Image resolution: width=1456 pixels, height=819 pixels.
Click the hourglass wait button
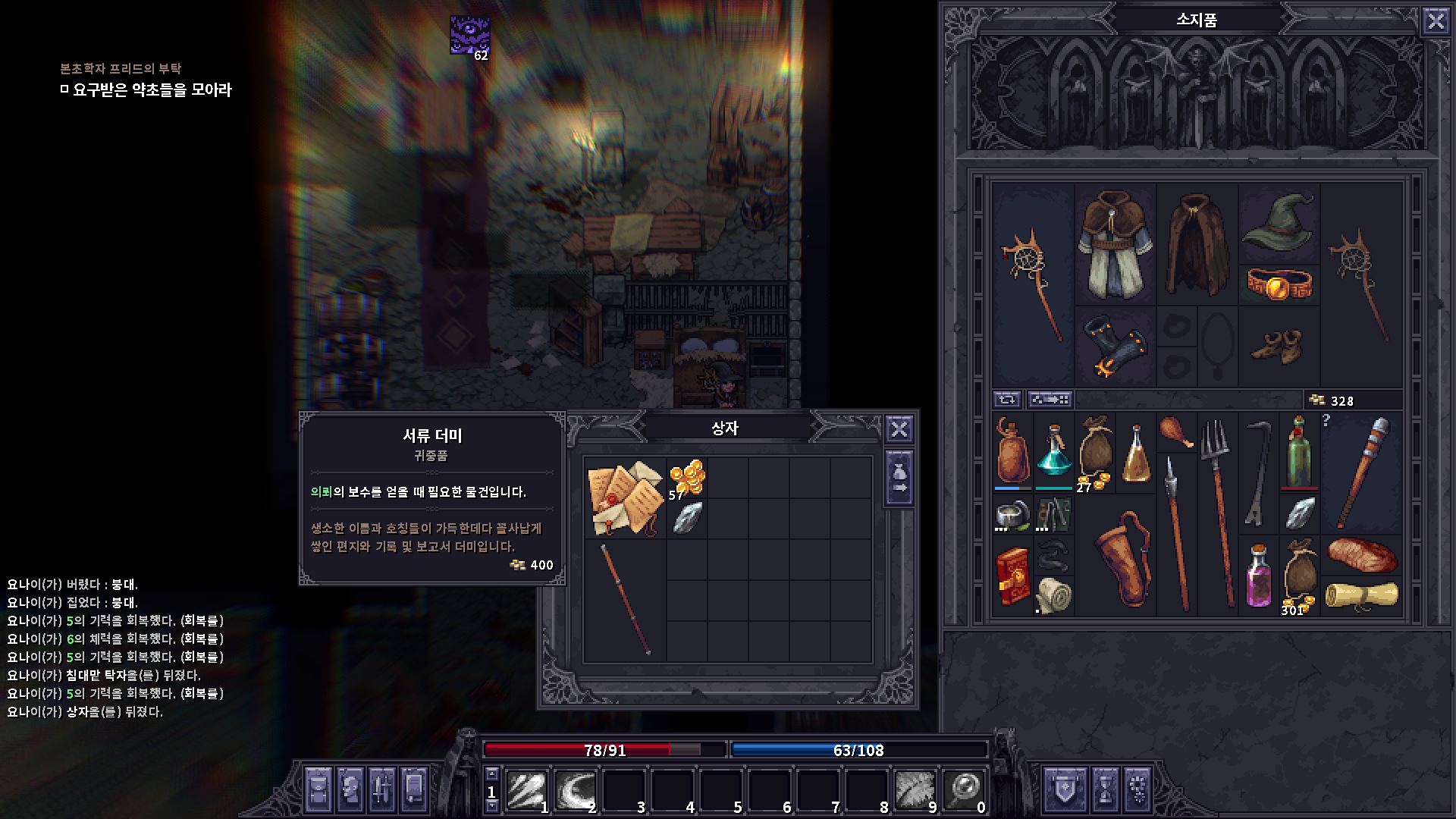point(1105,790)
